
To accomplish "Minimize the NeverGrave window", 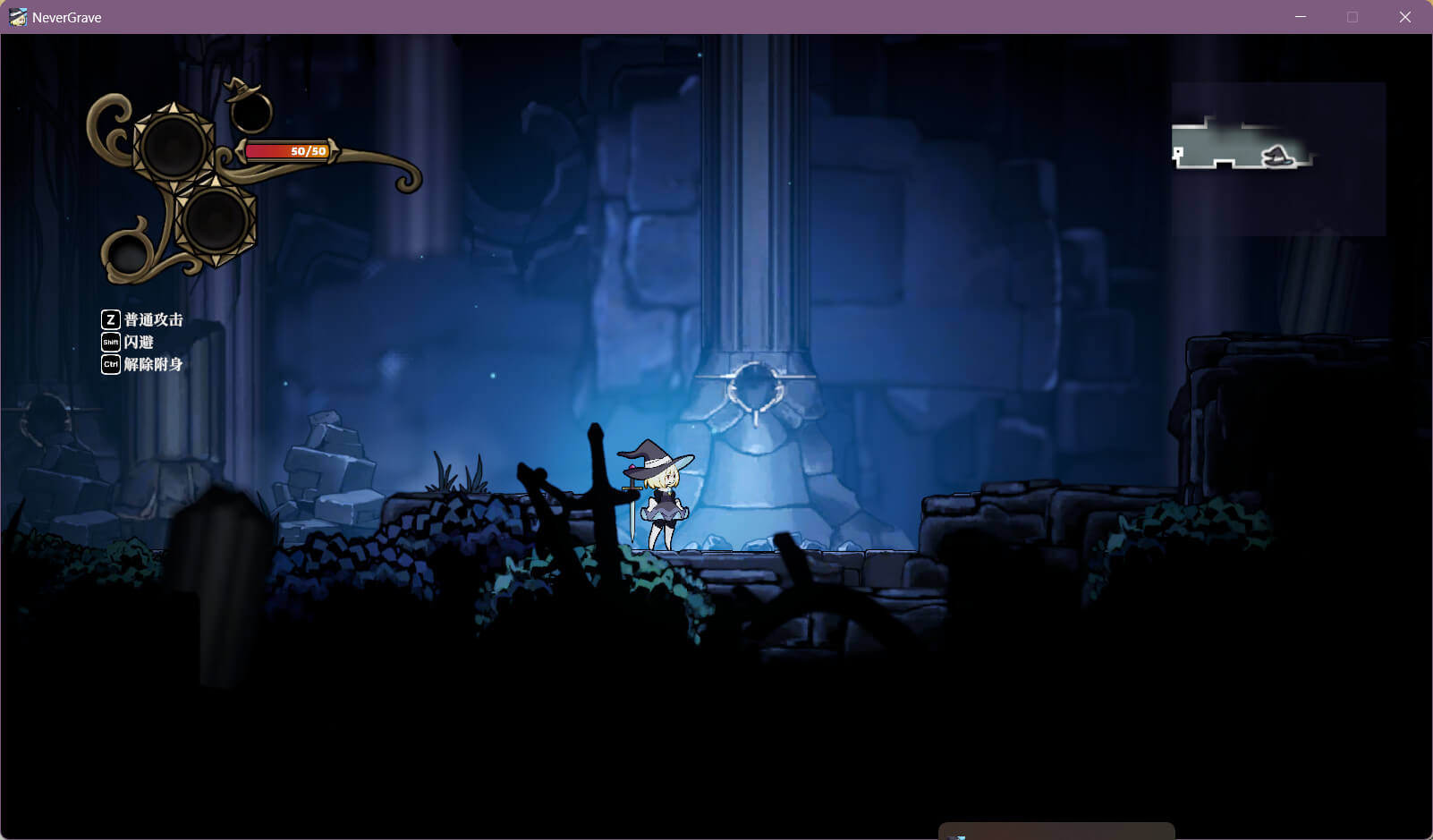I will 1300,17.
